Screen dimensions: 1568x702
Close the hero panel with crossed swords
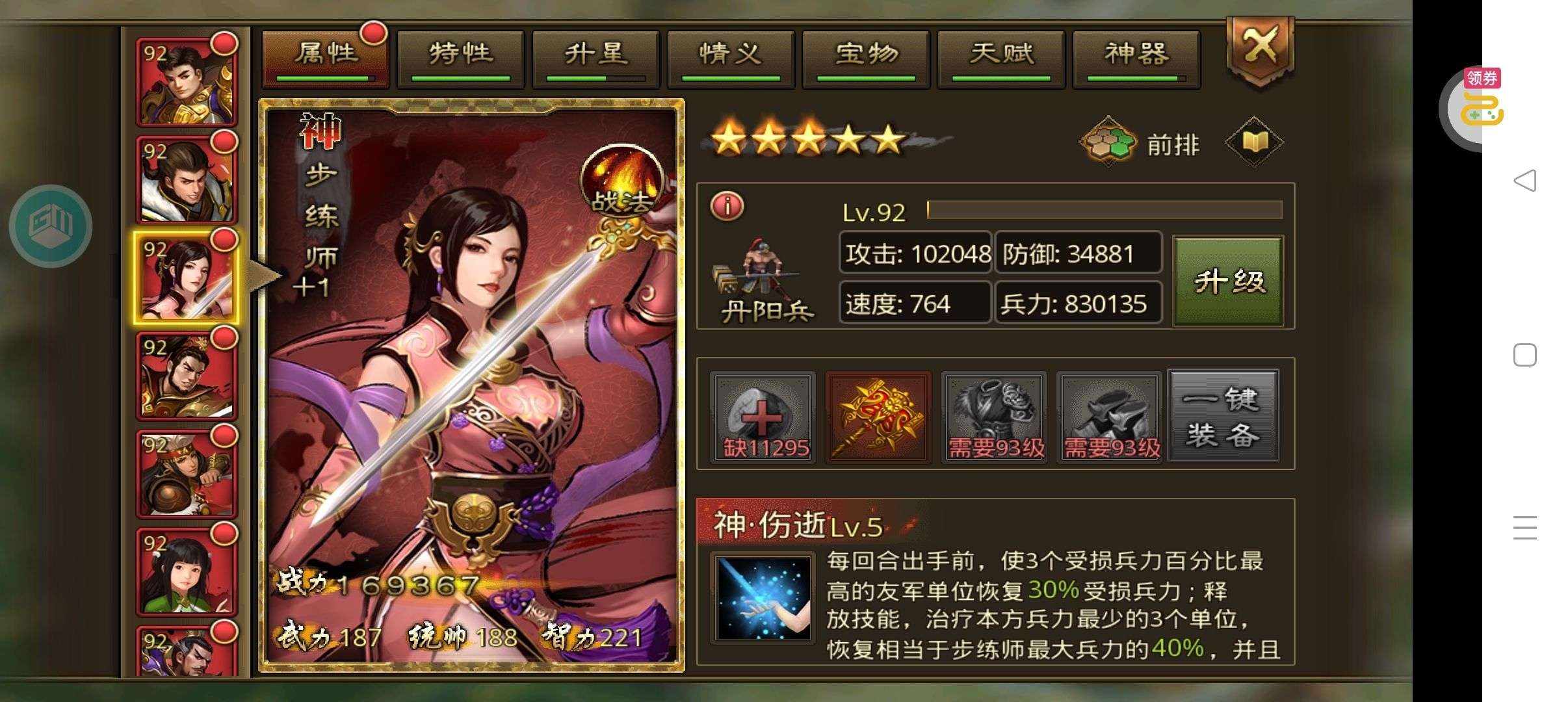[x=1260, y=49]
